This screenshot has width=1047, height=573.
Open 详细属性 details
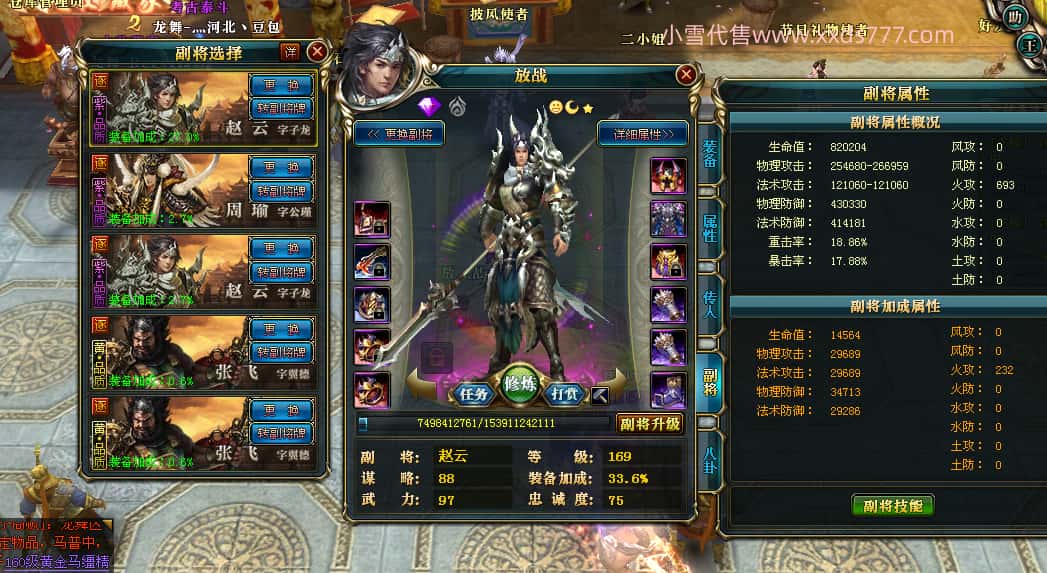tap(643, 133)
